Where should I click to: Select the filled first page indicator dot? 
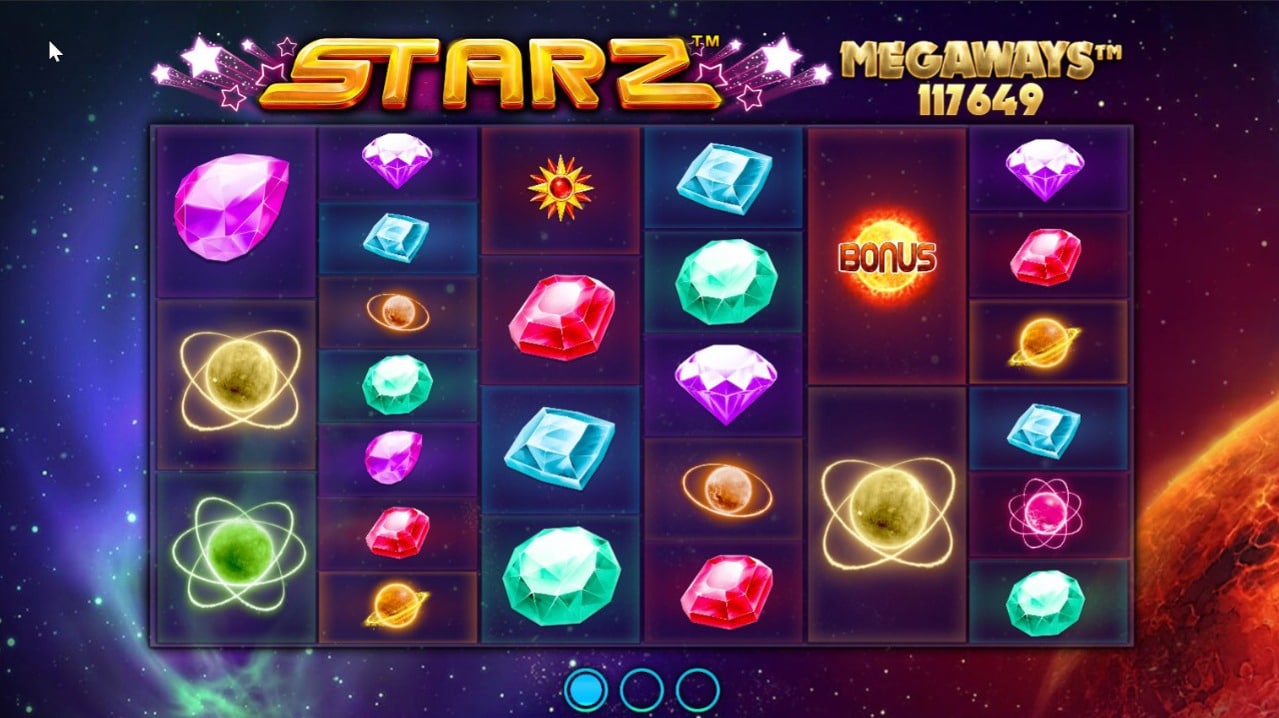point(586,689)
